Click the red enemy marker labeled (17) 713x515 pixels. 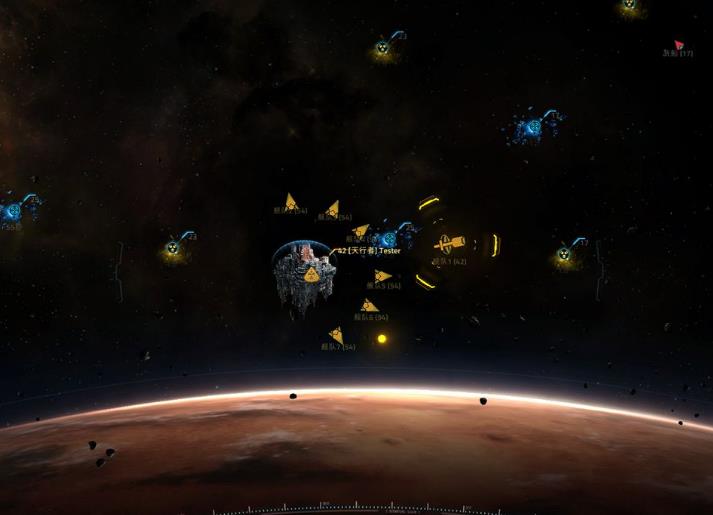click(x=679, y=45)
